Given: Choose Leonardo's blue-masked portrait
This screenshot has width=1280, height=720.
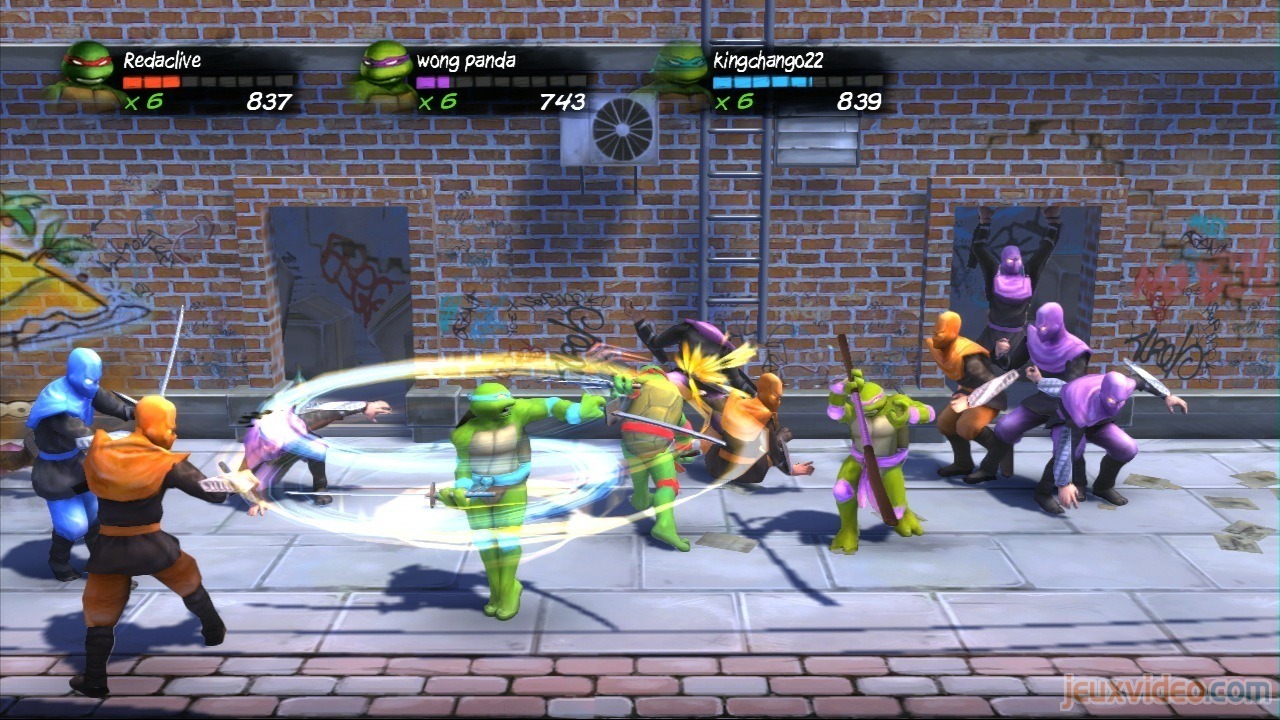Looking at the screenshot, I should pyautogui.click(x=682, y=72).
